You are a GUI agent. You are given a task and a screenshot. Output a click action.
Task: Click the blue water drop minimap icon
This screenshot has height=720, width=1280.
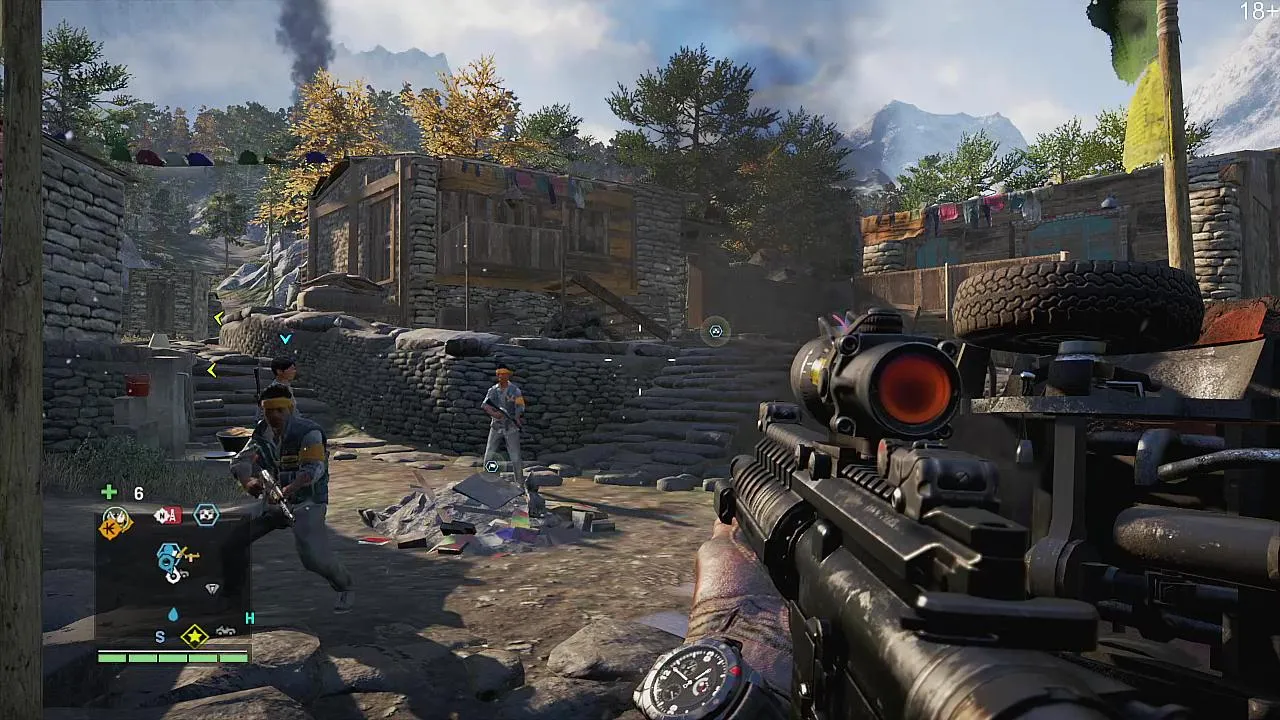tap(173, 614)
